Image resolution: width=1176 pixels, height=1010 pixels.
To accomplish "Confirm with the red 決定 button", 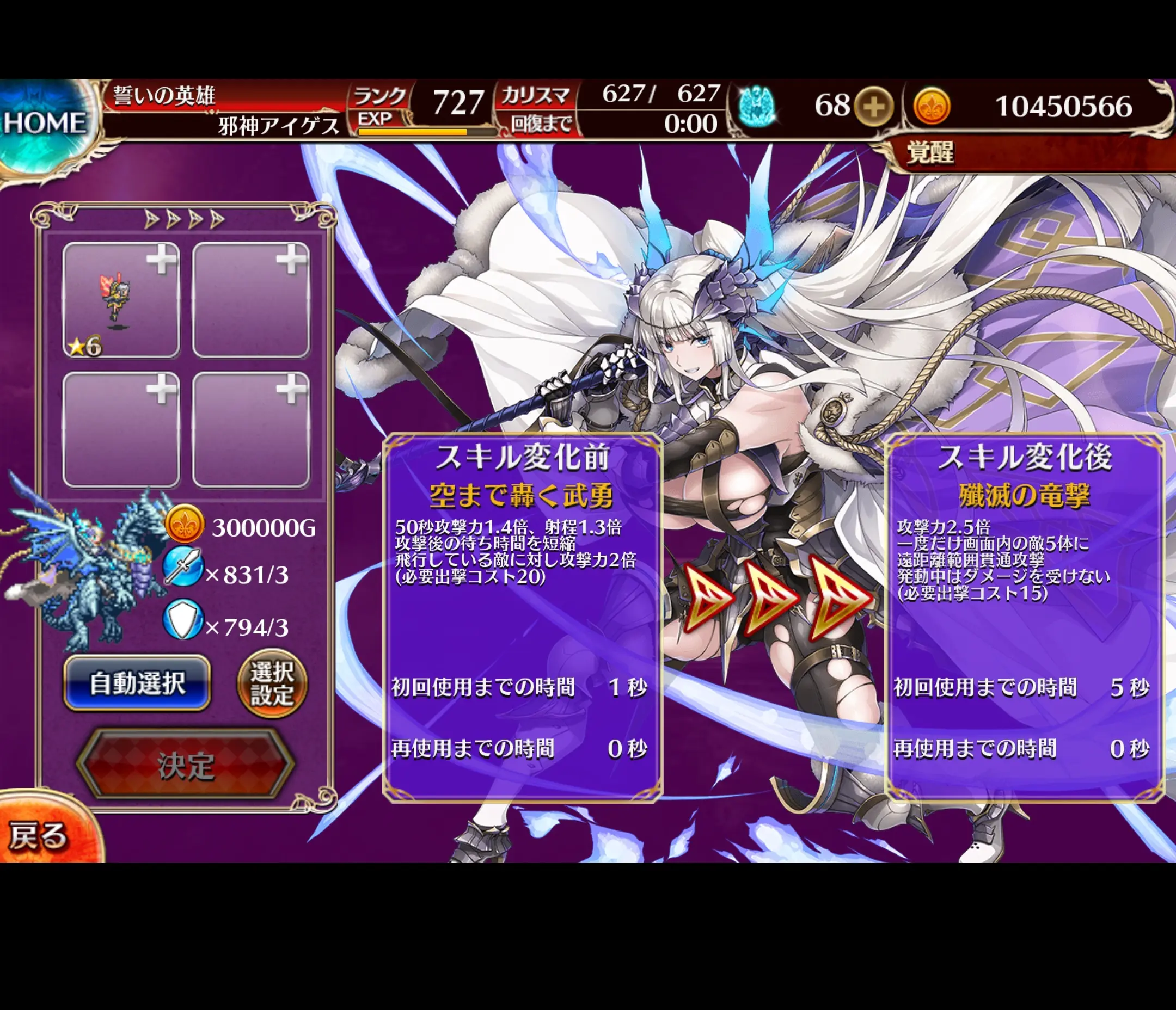I will (186, 766).
